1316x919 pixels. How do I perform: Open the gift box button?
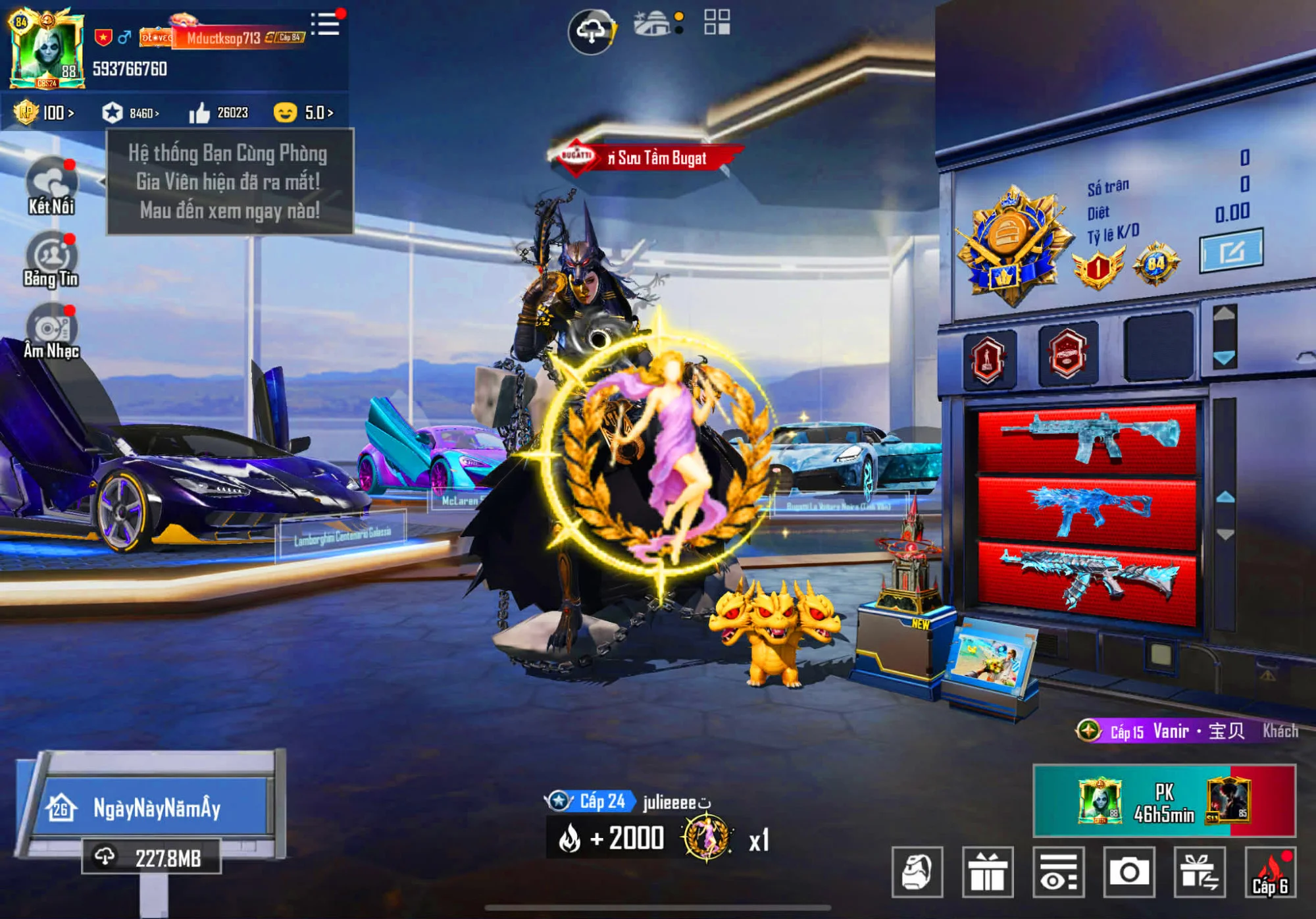[987, 872]
